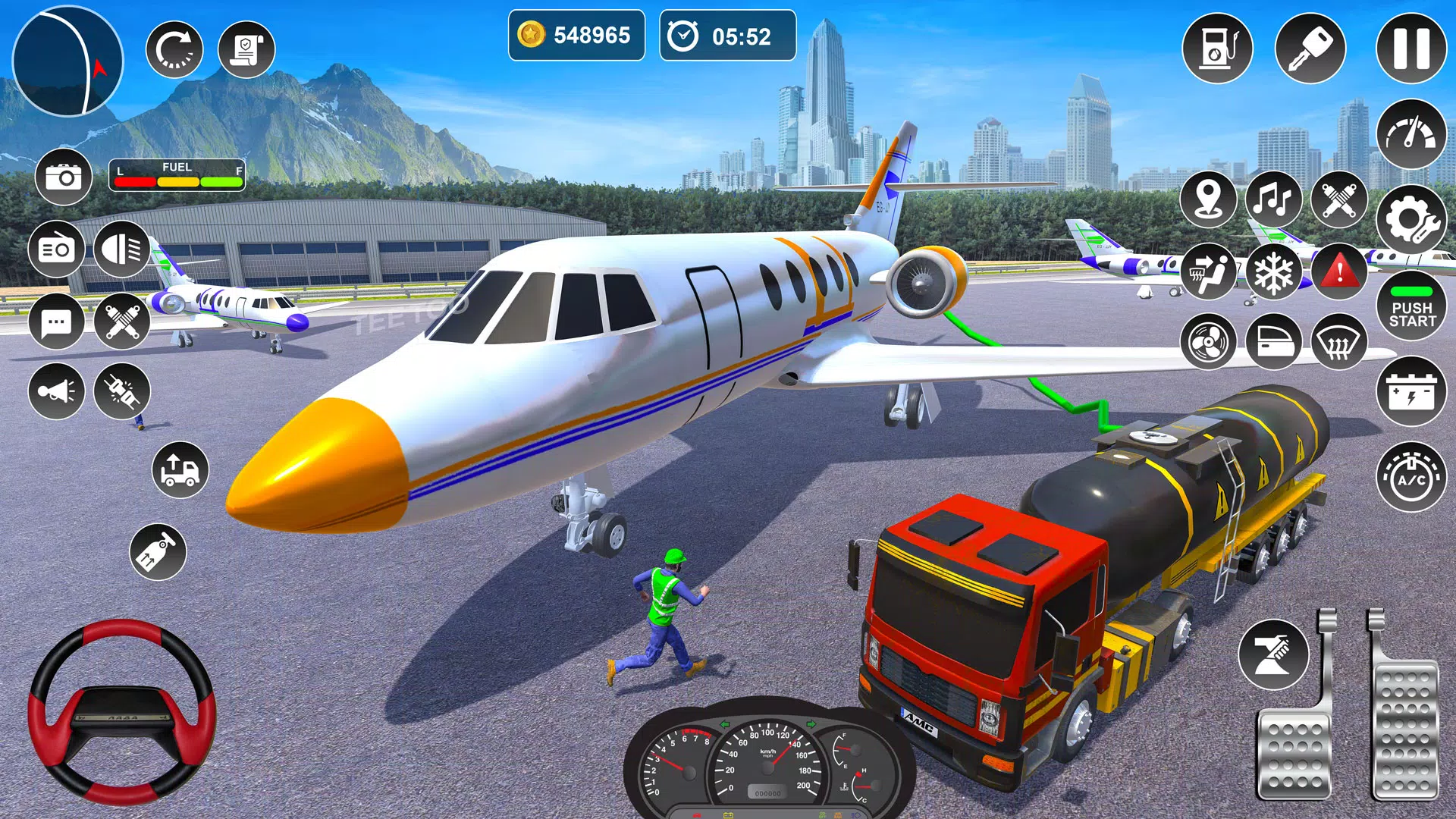Turn on the music notes button

point(1274,199)
